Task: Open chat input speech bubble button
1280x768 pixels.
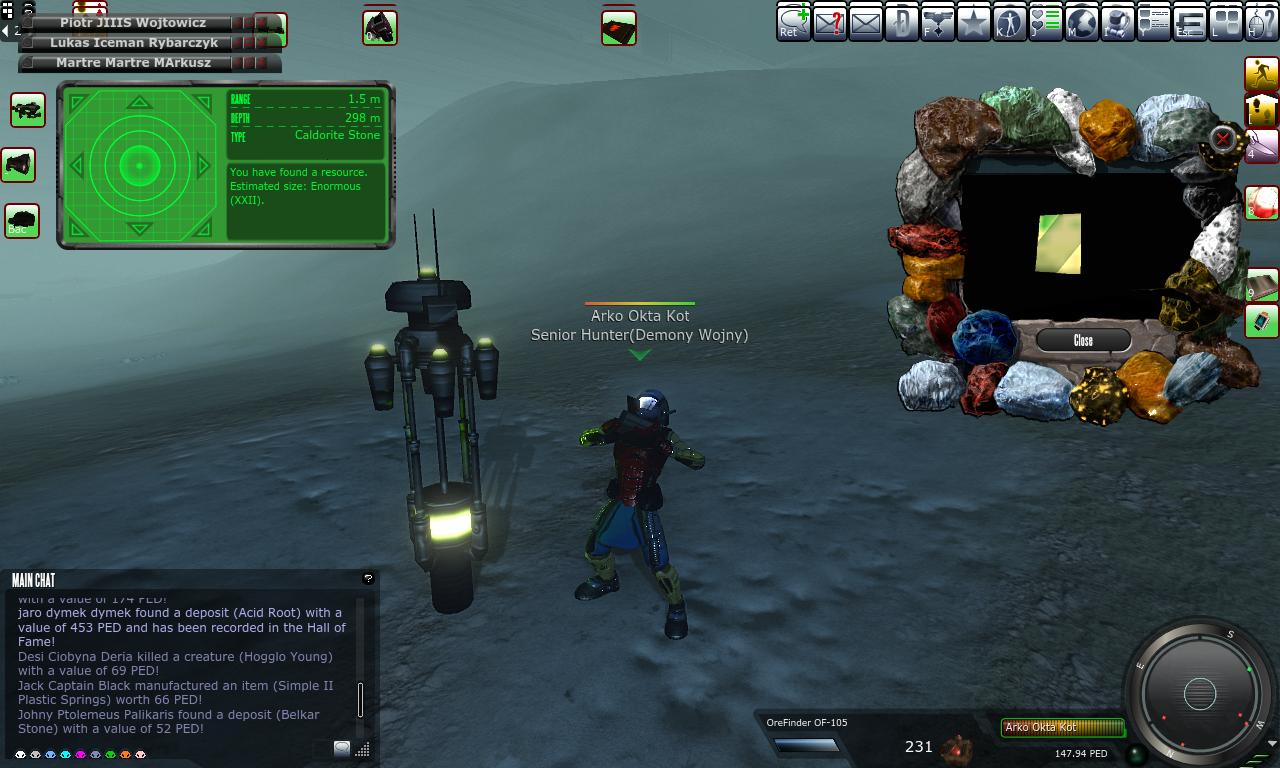Action: coord(342,748)
